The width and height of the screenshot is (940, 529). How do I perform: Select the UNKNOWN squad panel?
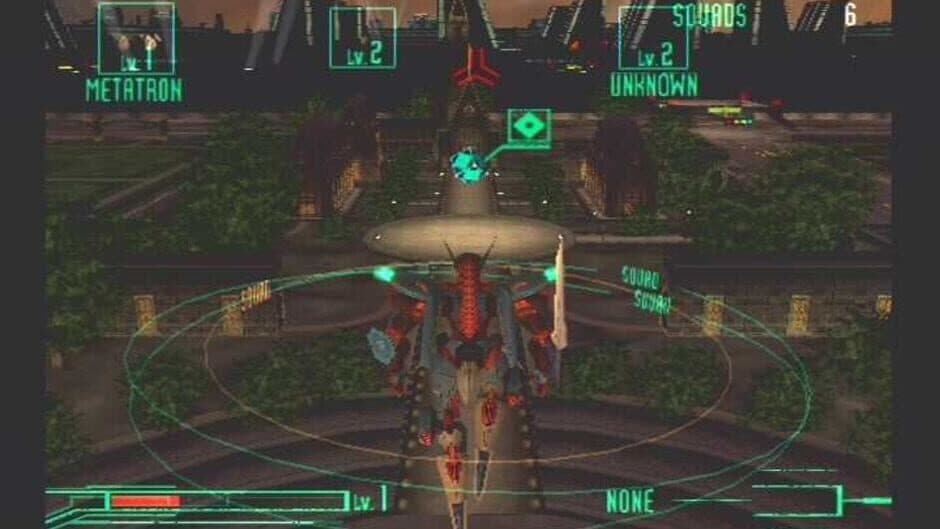click(x=653, y=40)
